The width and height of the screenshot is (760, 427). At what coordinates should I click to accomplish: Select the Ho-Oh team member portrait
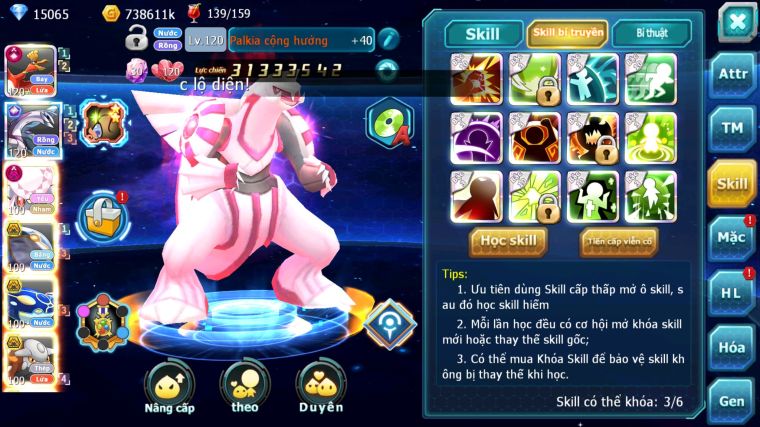pyautogui.click(x=30, y=69)
